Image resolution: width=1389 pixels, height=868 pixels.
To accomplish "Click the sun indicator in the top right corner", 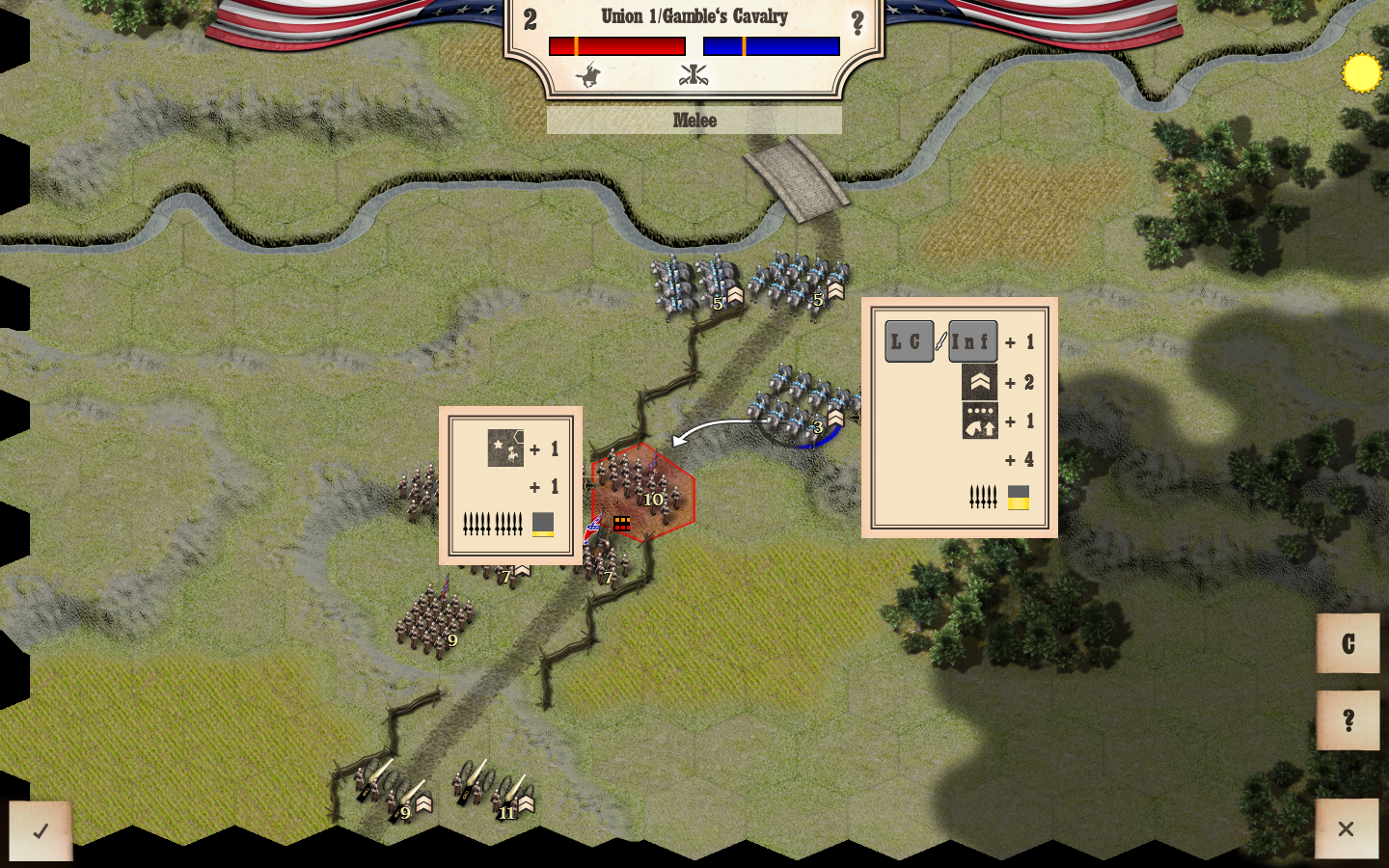I will point(1363,70).
